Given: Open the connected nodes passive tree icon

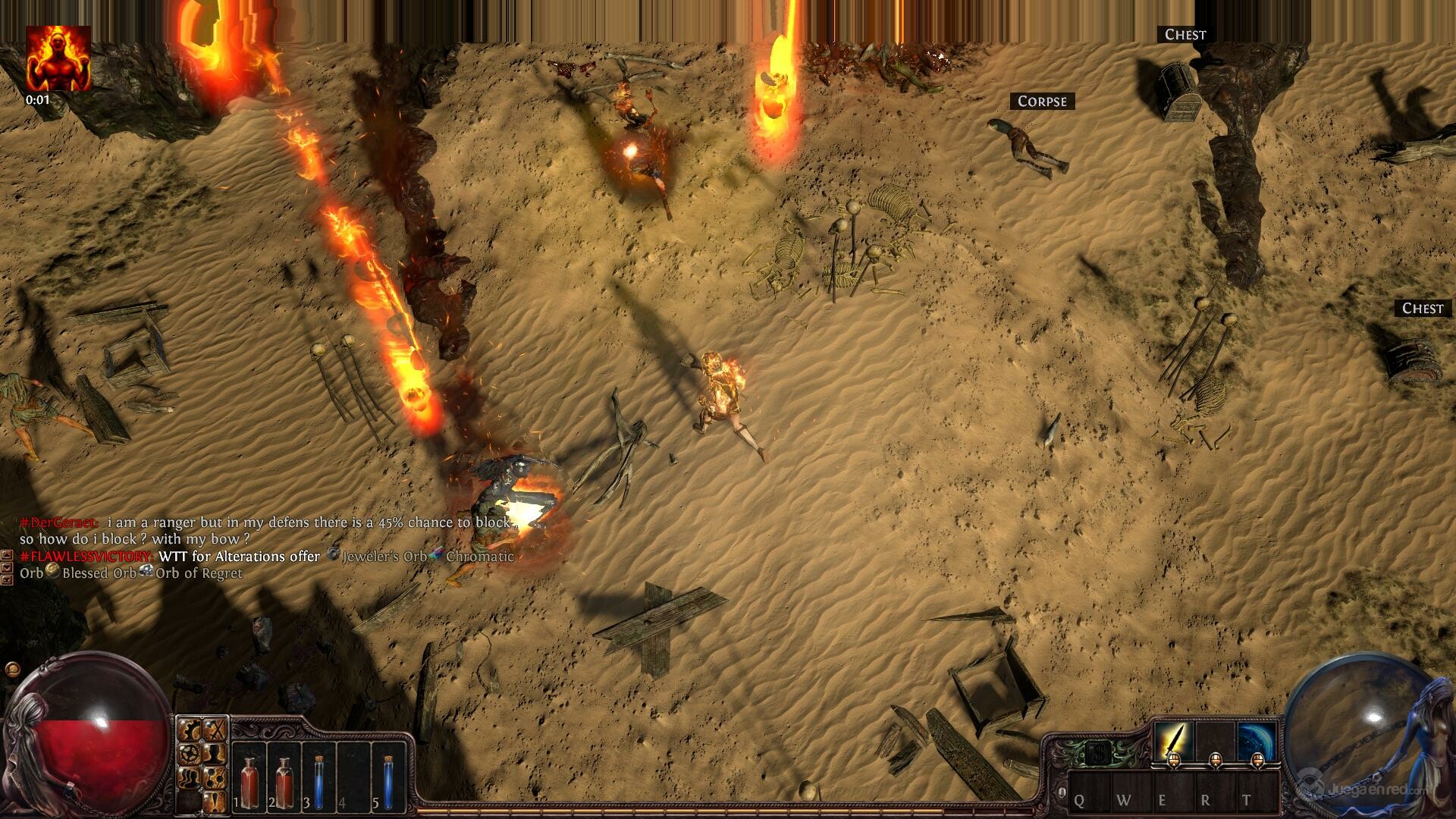Looking at the screenshot, I should click(216, 777).
